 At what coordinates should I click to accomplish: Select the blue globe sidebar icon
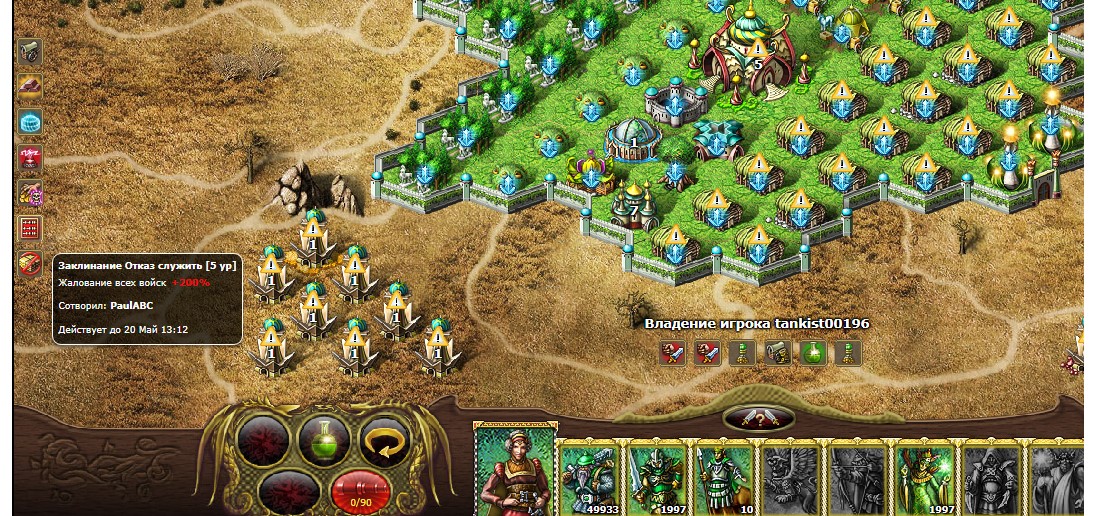pyautogui.click(x=30, y=122)
